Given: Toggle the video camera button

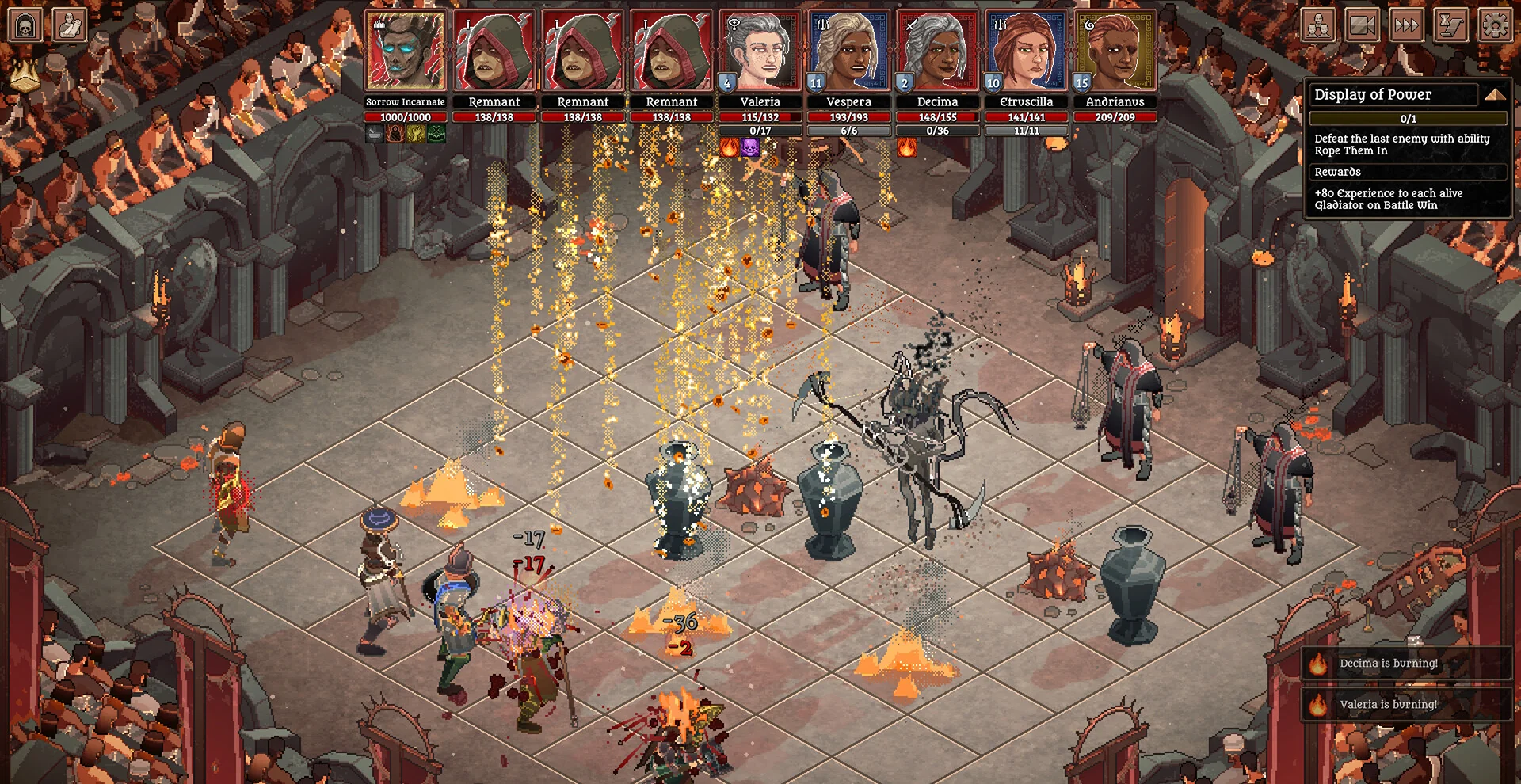Looking at the screenshot, I should 1362,26.
